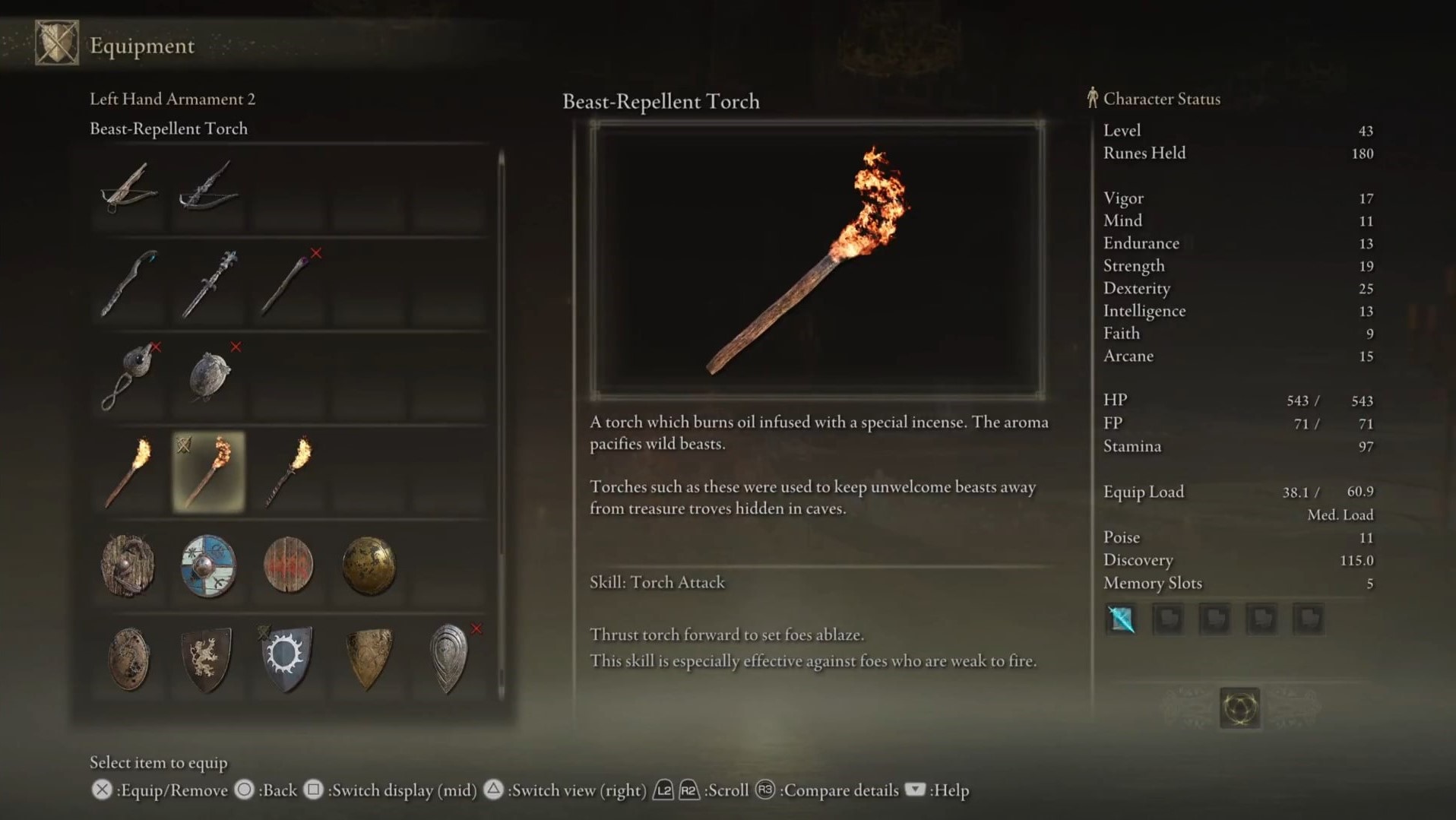Open Character Status panel header
The width and height of the screenshot is (1456, 820).
(x=1161, y=99)
